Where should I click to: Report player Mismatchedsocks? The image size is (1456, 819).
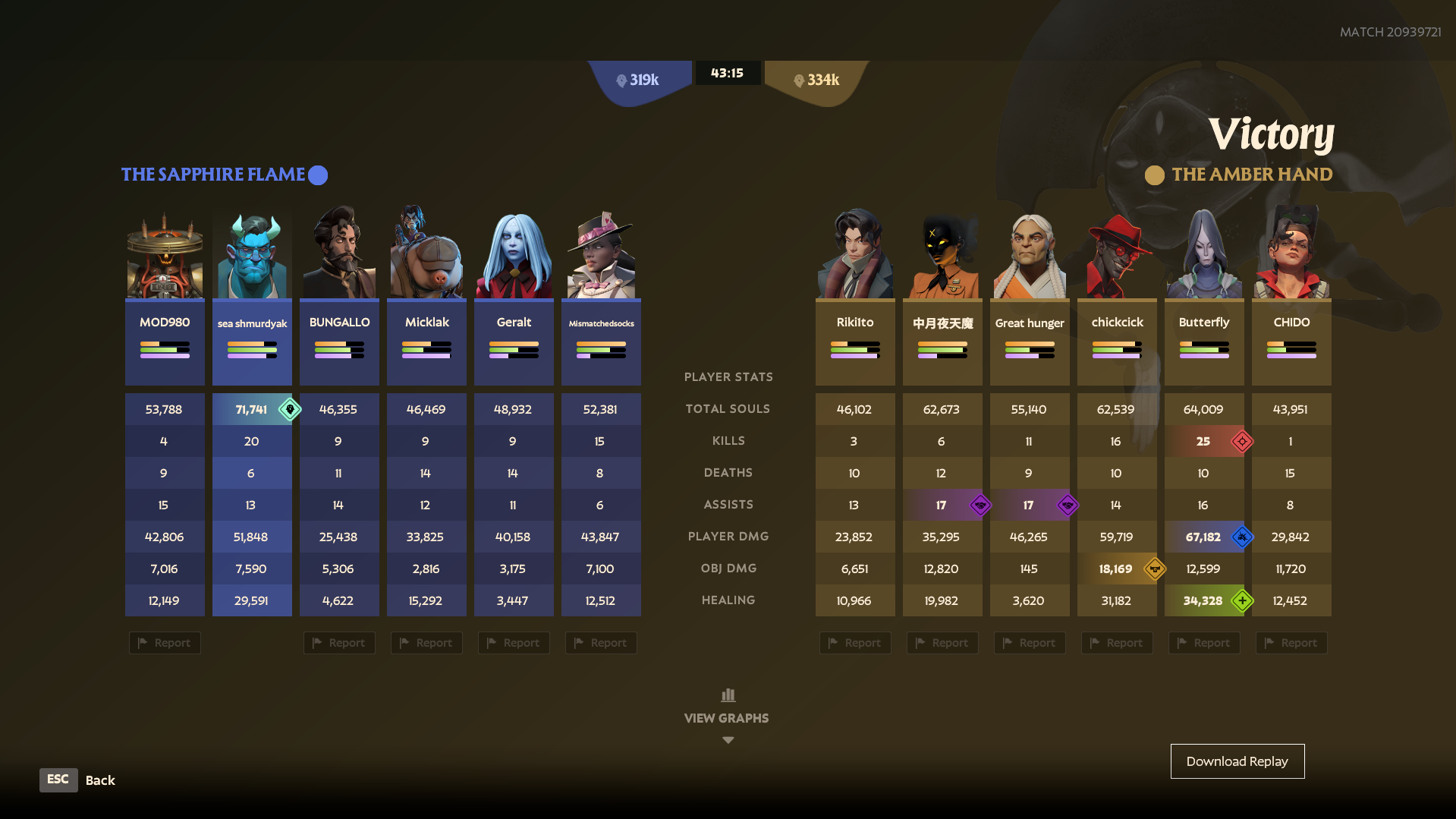(601, 643)
